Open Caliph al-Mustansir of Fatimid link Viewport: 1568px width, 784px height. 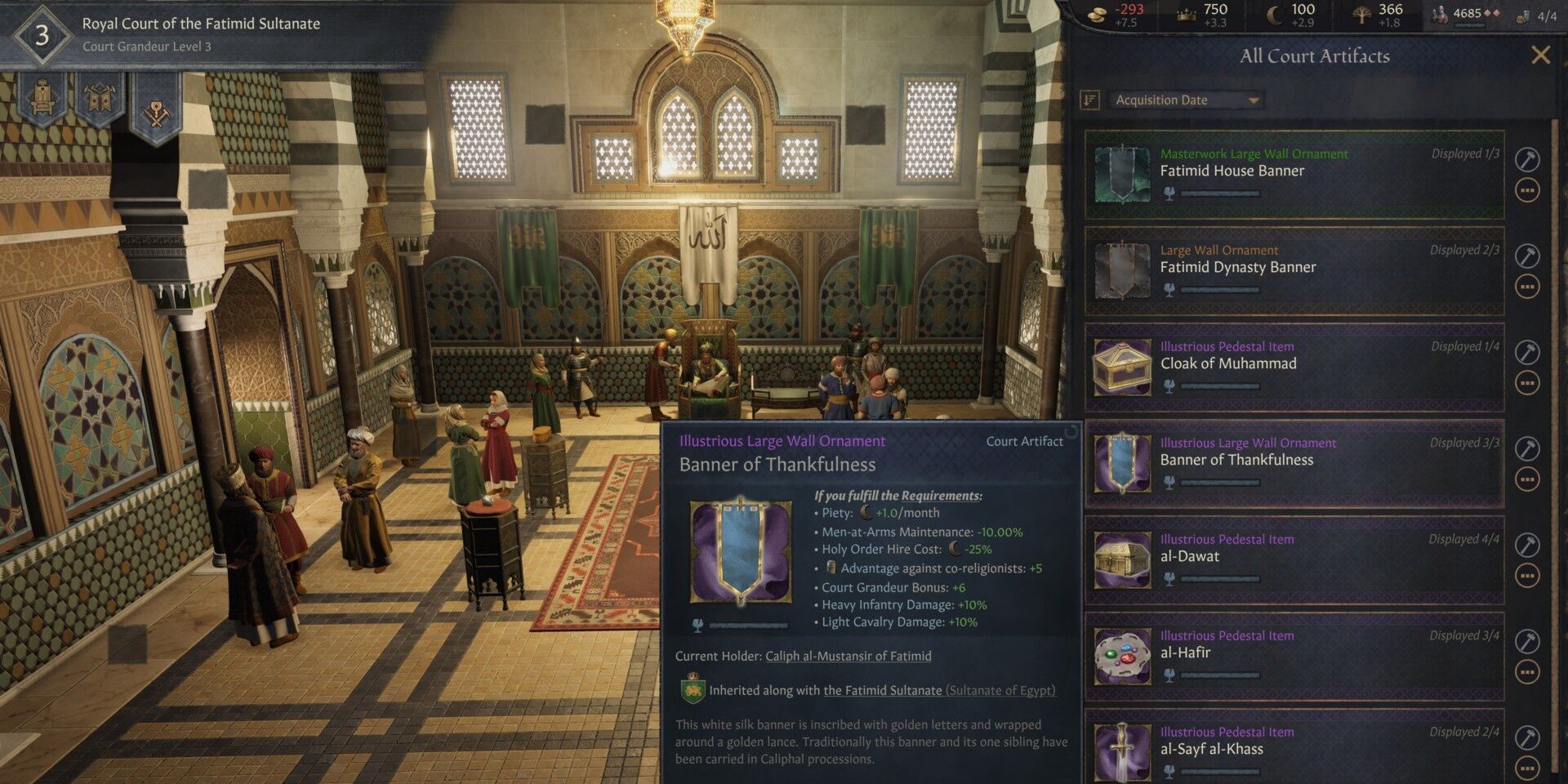coord(847,656)
